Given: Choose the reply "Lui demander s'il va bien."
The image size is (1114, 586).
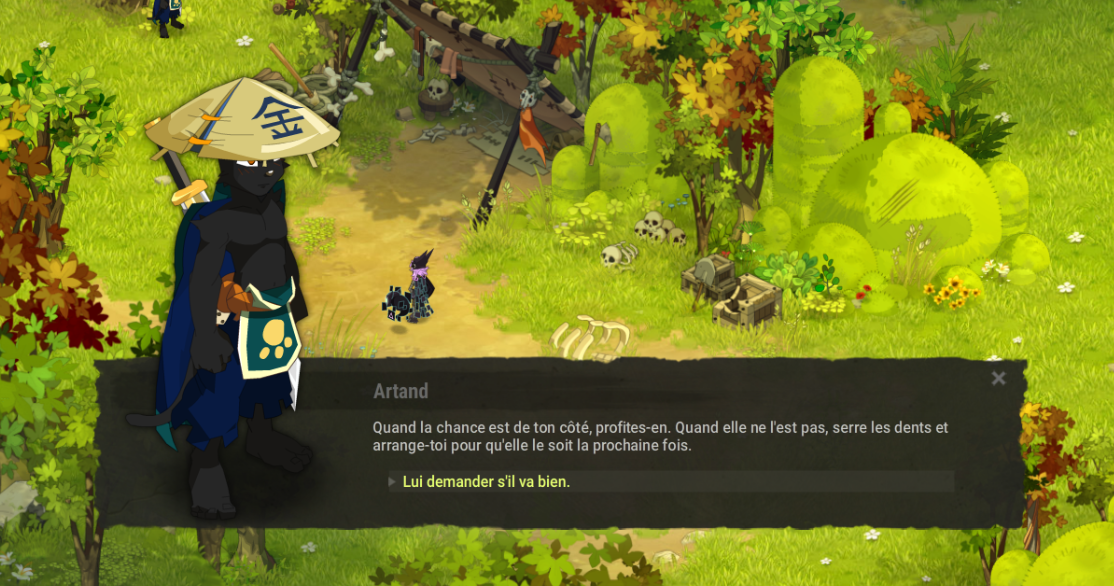Looking at the screenshot, I should point(486,482).
